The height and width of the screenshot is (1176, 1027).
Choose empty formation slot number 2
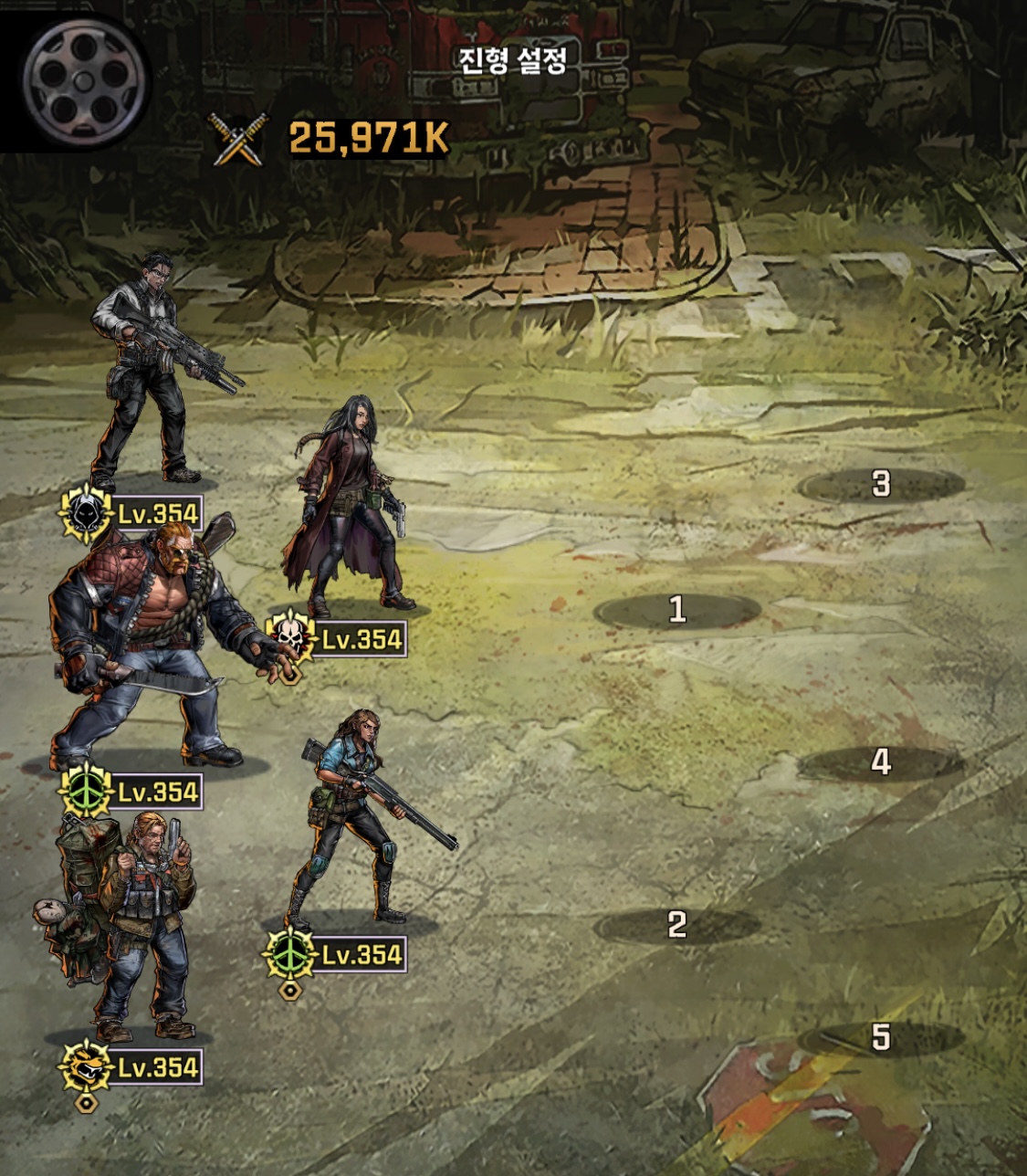[676, 926]
